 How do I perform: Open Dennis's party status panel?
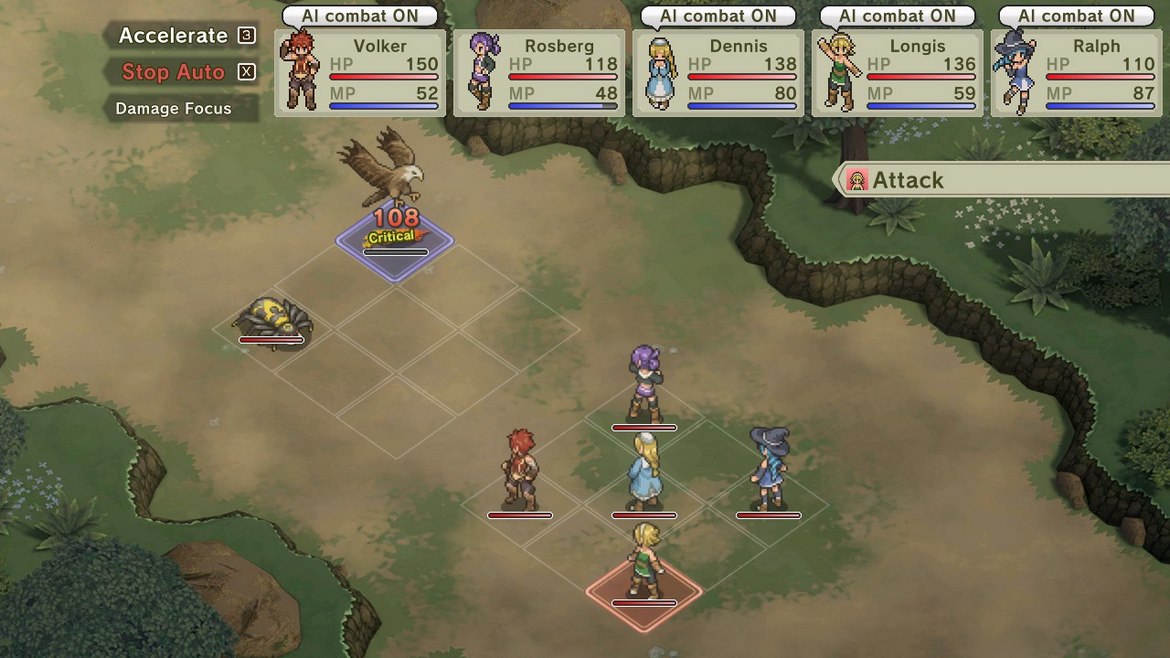(x=718, y=73)
